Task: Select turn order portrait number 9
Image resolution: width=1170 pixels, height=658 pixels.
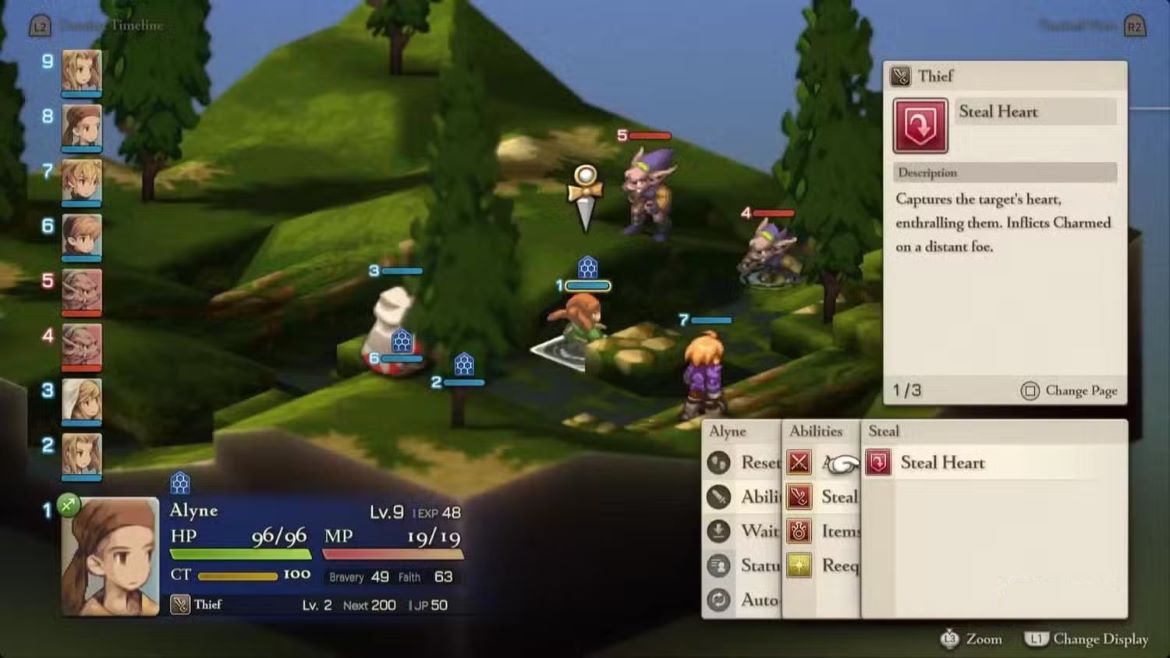Action: coord(82,70)
